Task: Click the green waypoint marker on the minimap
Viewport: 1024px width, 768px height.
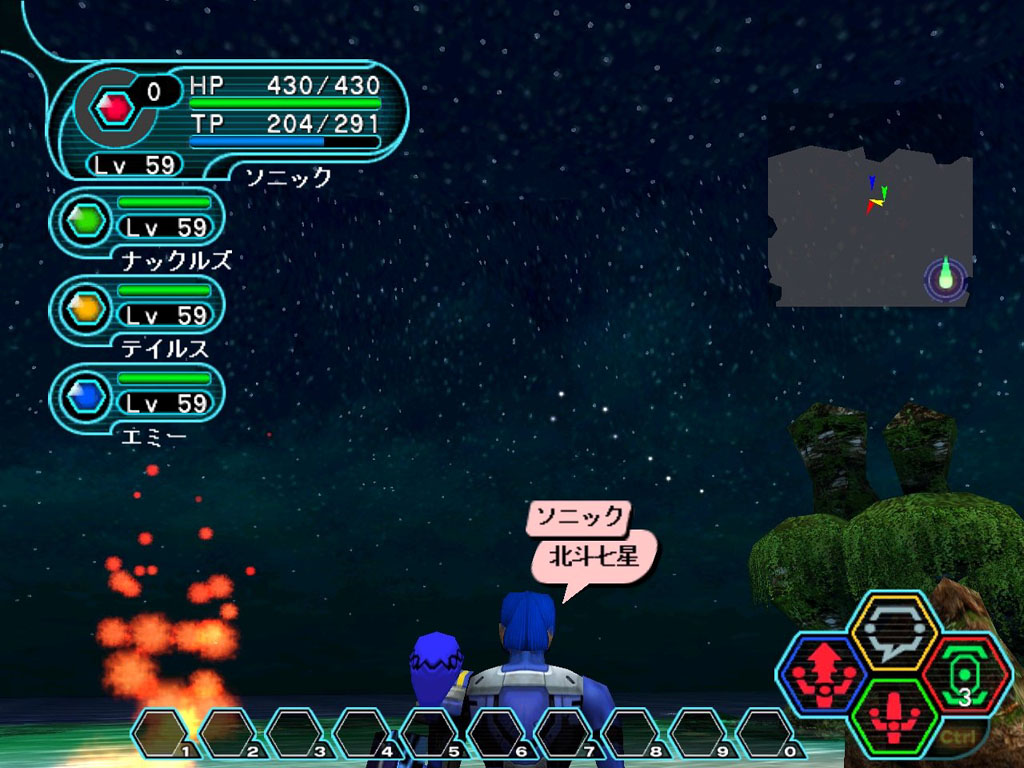Action: [946, 276]
